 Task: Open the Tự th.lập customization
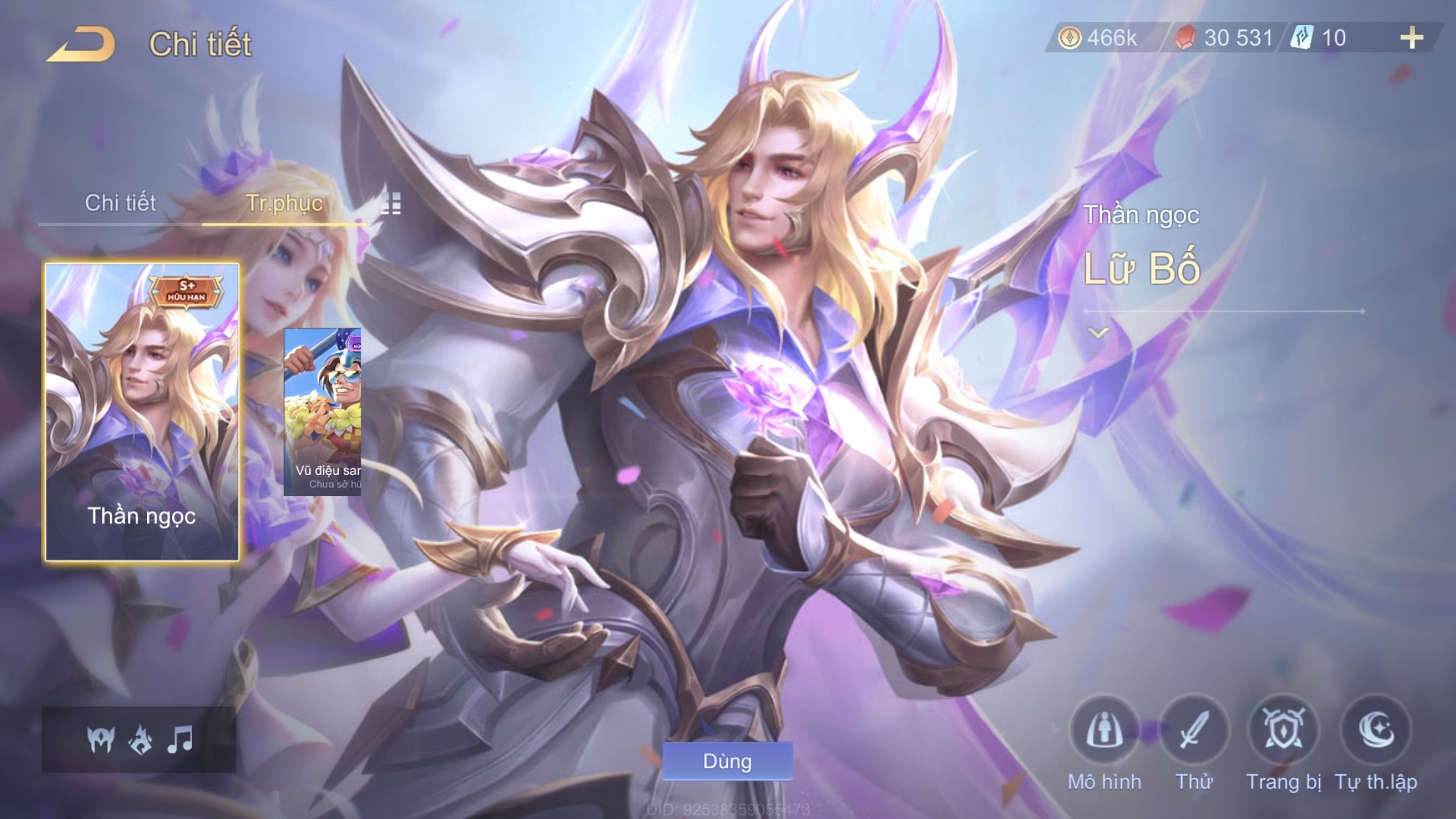pyautogui.click(x=1376, y=731)
